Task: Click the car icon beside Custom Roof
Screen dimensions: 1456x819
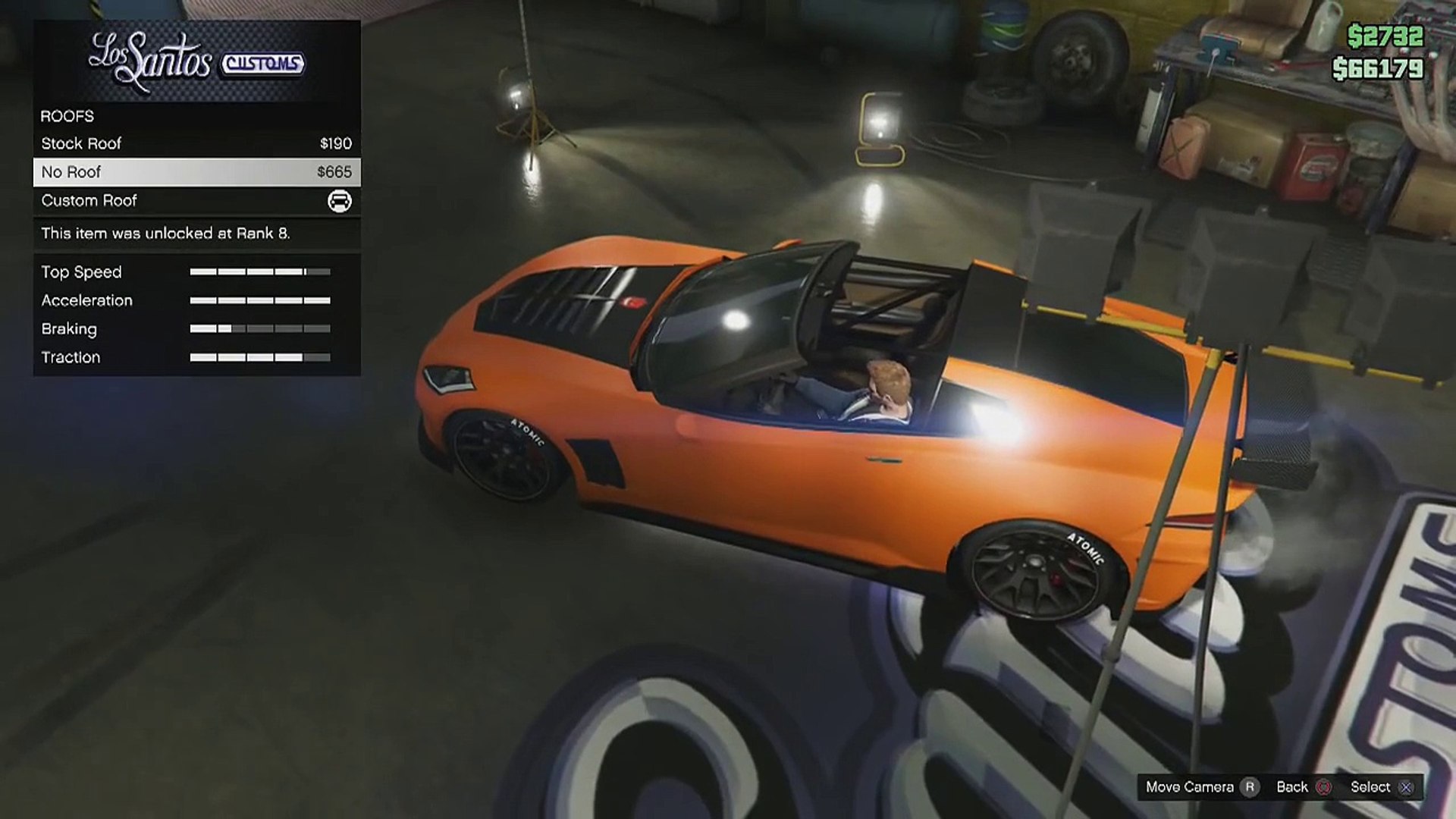Action: point(339,200)
